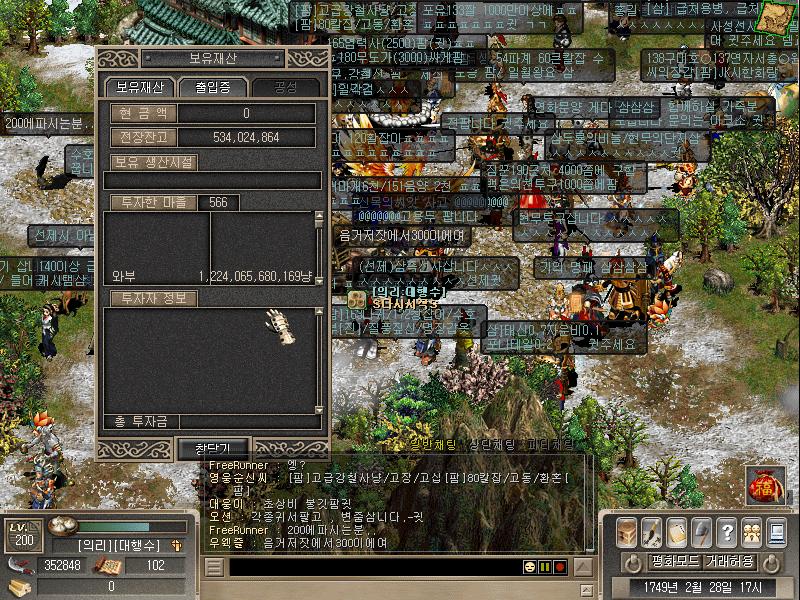Click the axe icon button
This screenshot has height=600, width=800.
[702, 532]
